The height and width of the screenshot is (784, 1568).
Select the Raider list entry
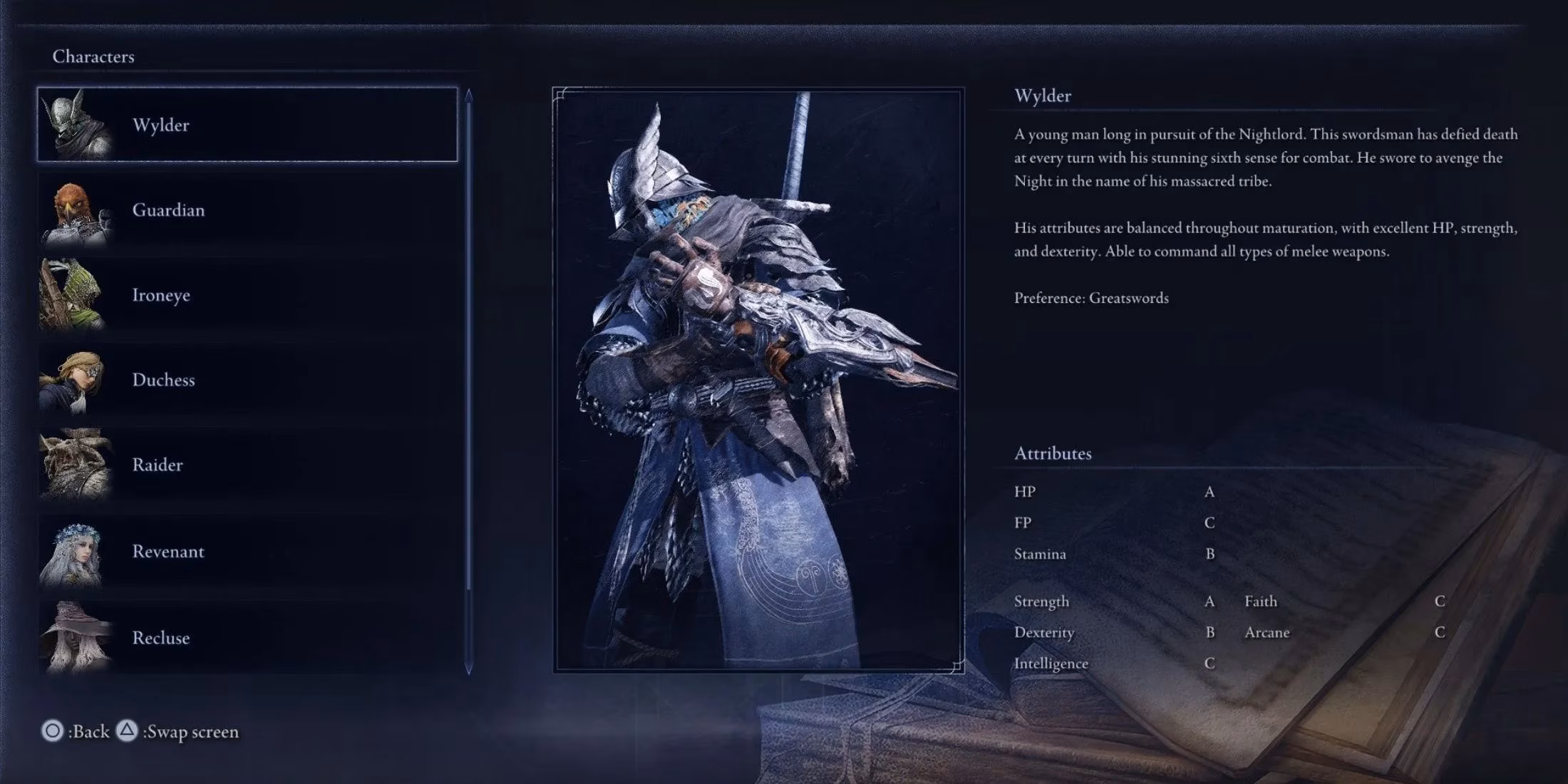point(158,465)
